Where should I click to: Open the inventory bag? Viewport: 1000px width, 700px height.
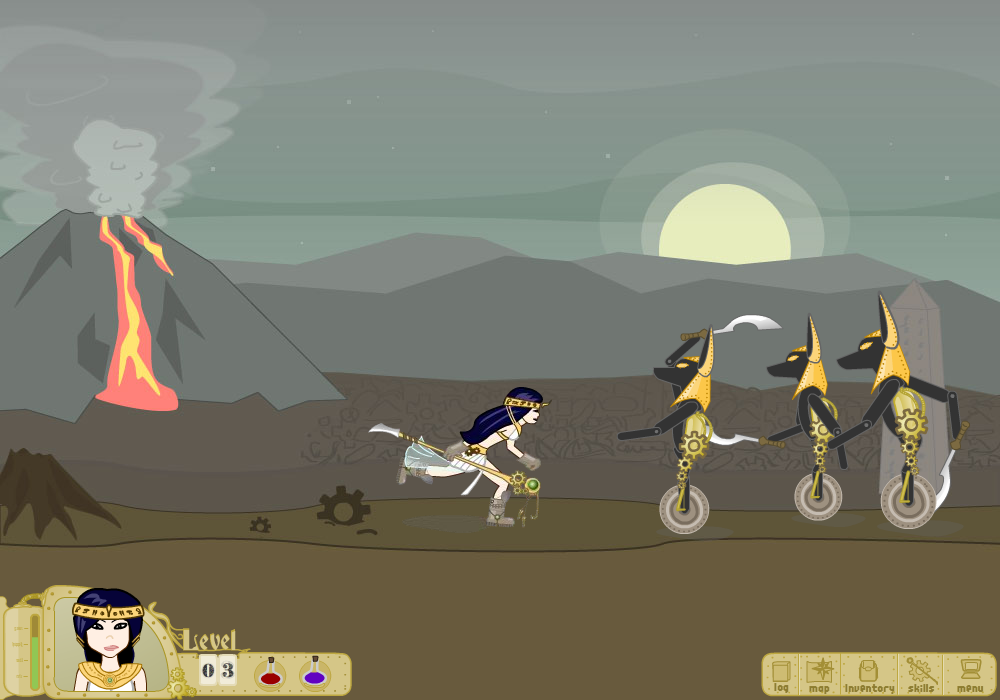pos(868,674)
